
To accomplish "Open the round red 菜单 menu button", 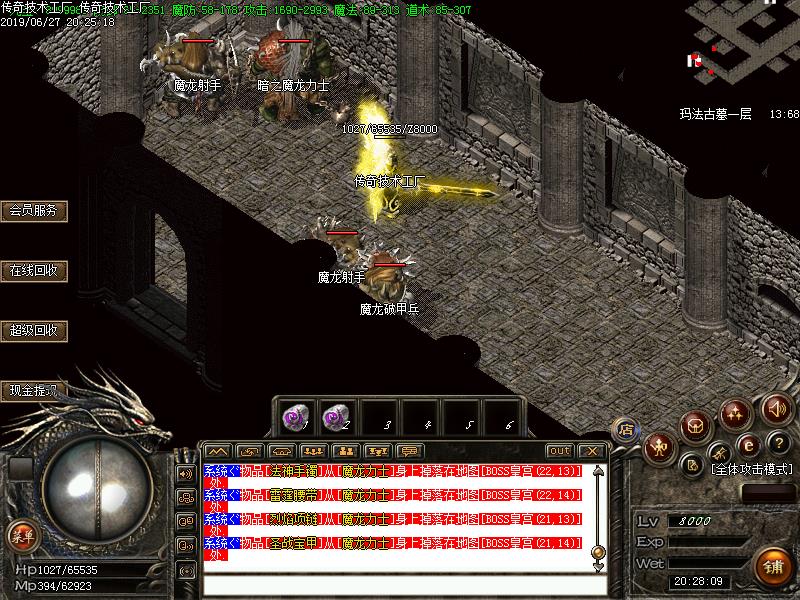I will pos(22,535).
